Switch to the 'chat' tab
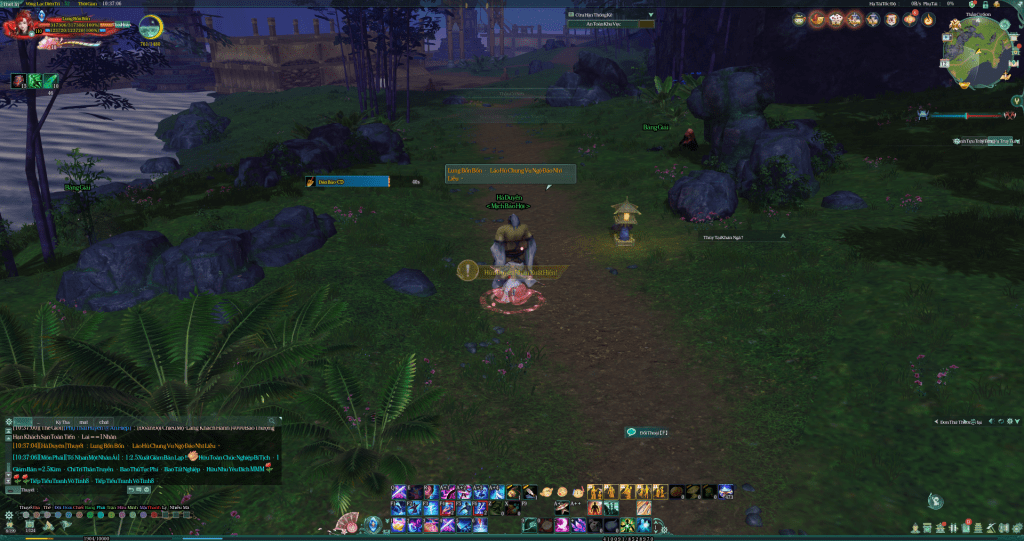The width and height of the screenshot is (1024, 541). click(103, 422)
